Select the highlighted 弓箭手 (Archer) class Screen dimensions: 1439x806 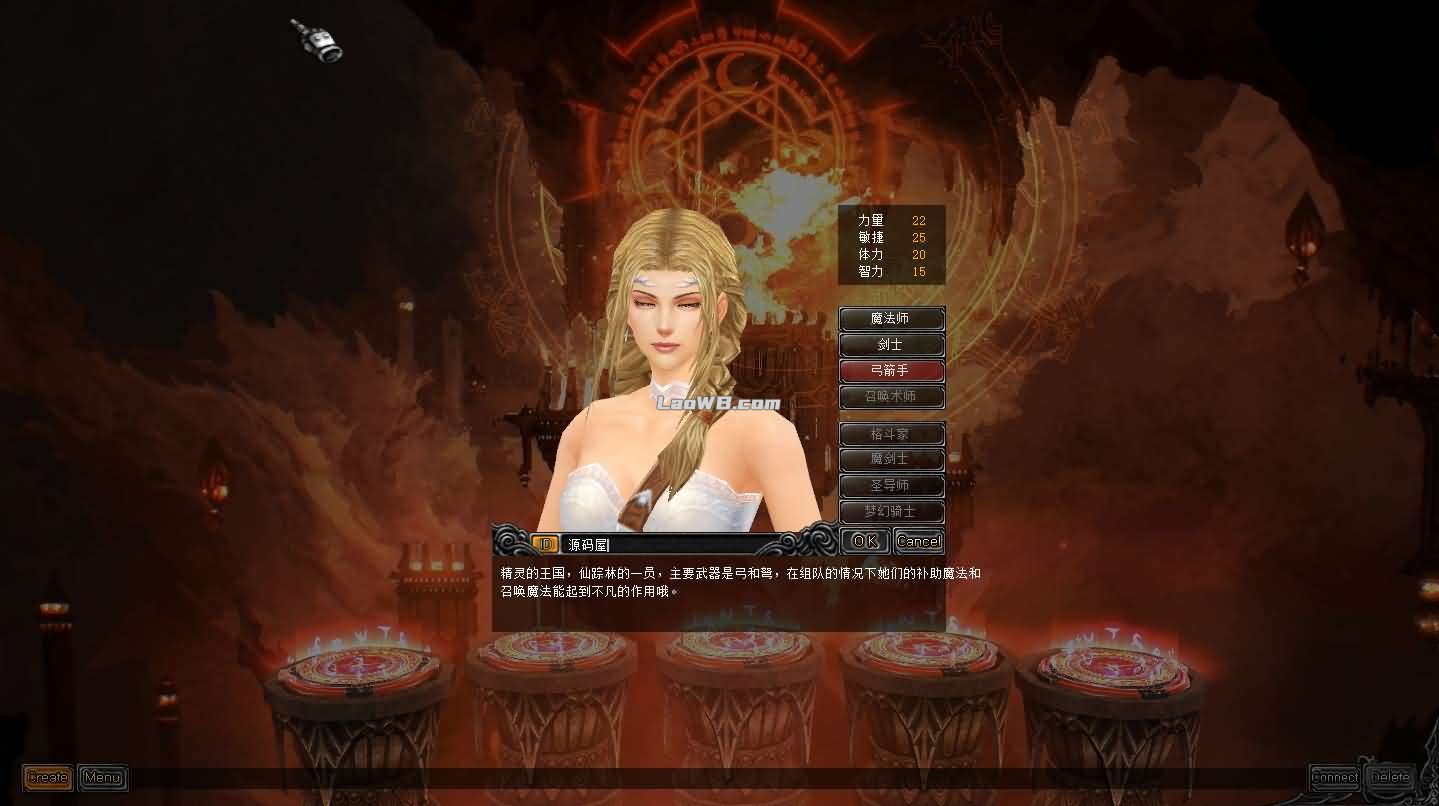click(x=891, y=370)
